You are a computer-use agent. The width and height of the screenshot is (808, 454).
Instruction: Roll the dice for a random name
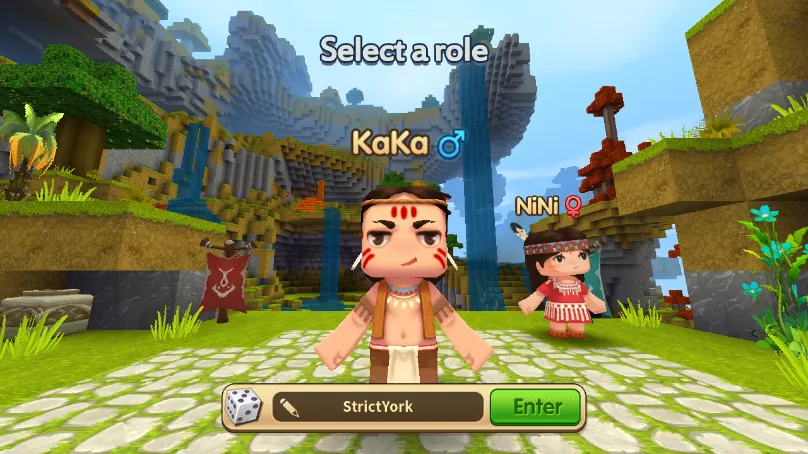[243, 407]
